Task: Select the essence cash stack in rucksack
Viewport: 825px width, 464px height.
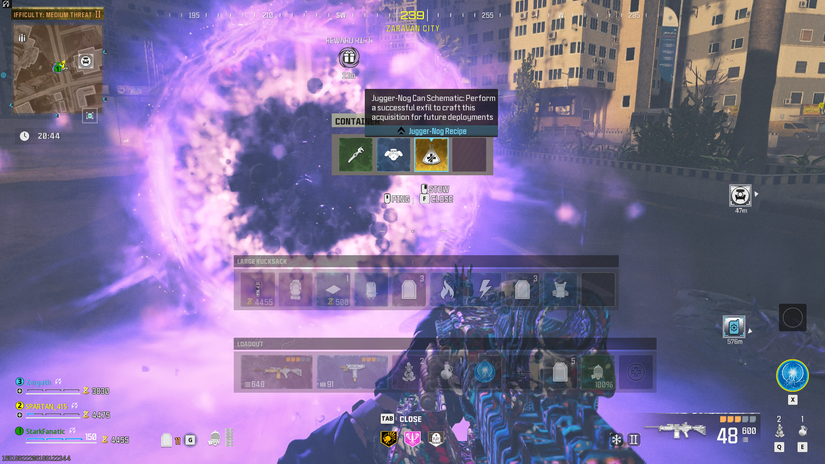Action: (x=258, y=290)
